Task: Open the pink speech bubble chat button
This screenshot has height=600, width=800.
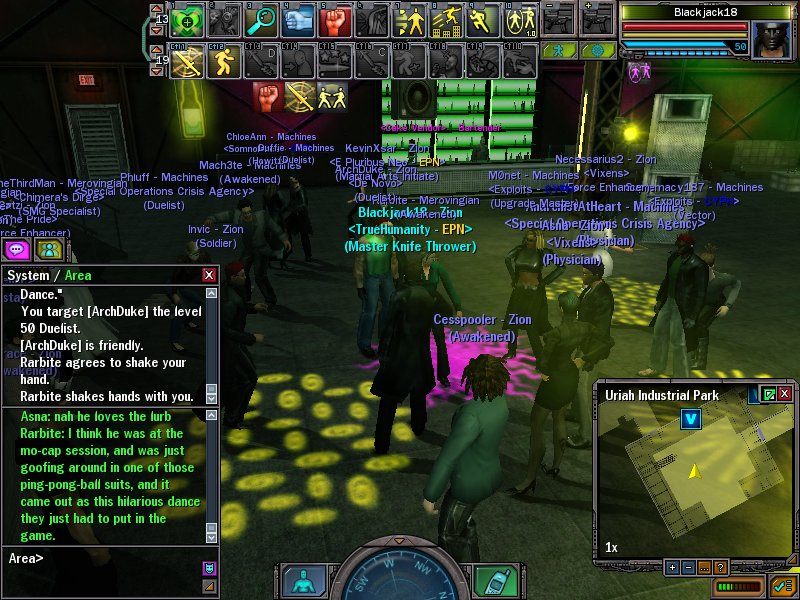Action: (17, 249)
